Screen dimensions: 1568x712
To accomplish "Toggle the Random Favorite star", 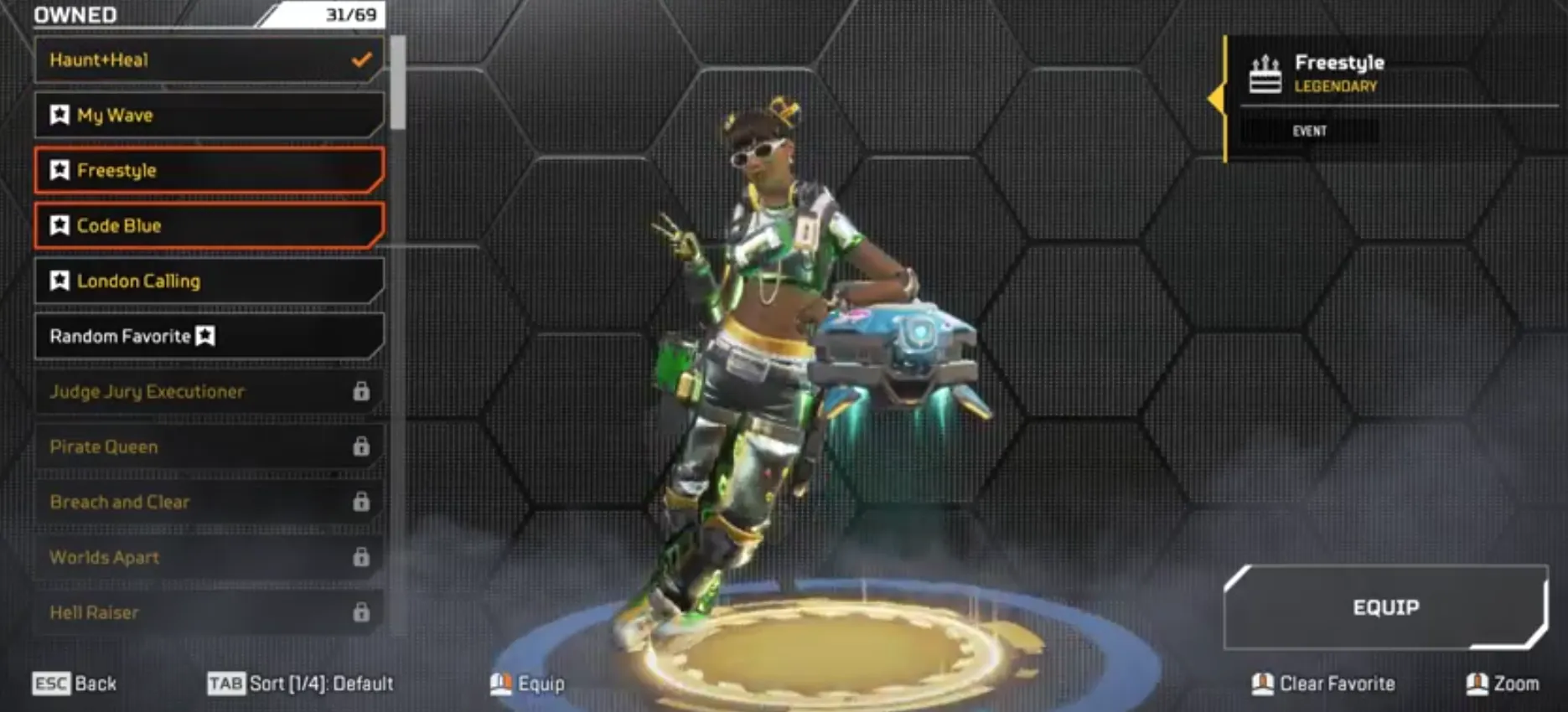I will pyautogui.click(x=204, y=336).
